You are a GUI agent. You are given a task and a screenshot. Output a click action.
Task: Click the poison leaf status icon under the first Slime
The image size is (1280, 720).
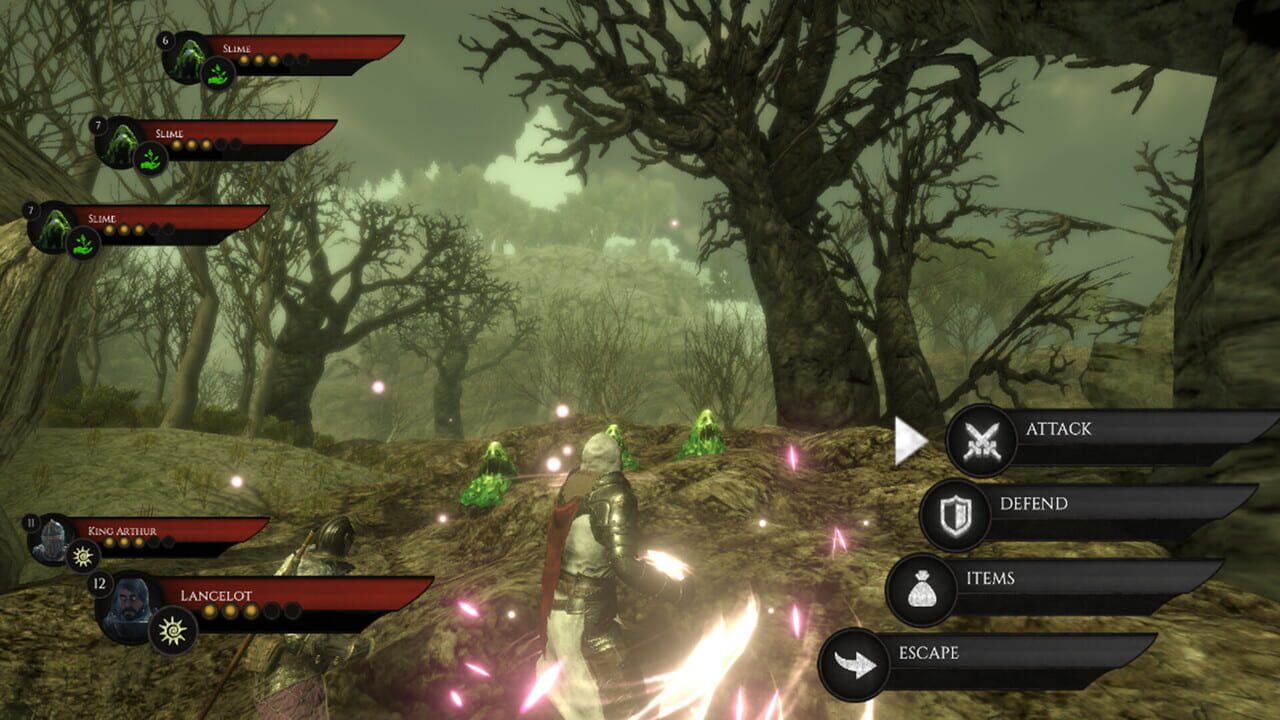point(218,72)
